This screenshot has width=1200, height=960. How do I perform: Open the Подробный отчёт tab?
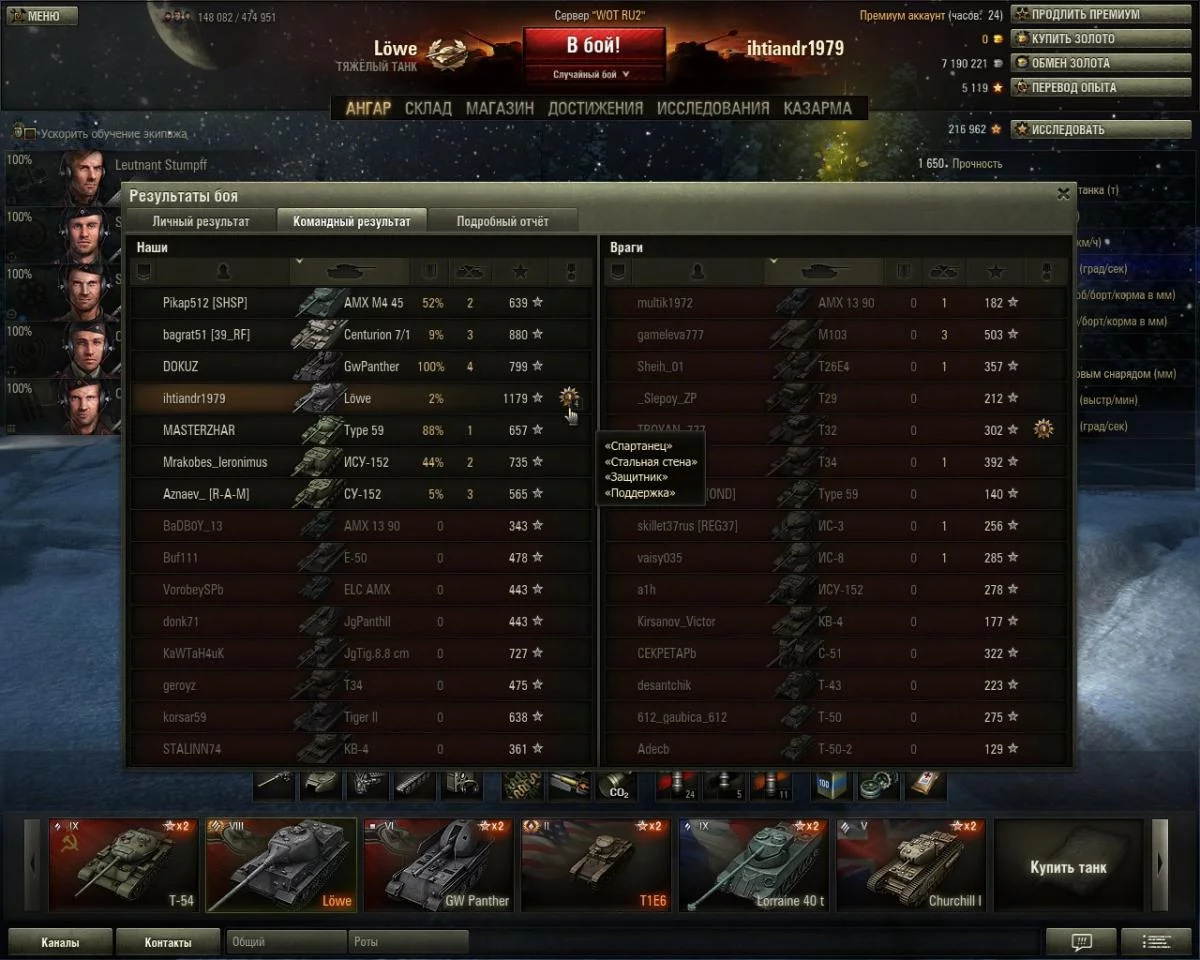click(502, 221)
